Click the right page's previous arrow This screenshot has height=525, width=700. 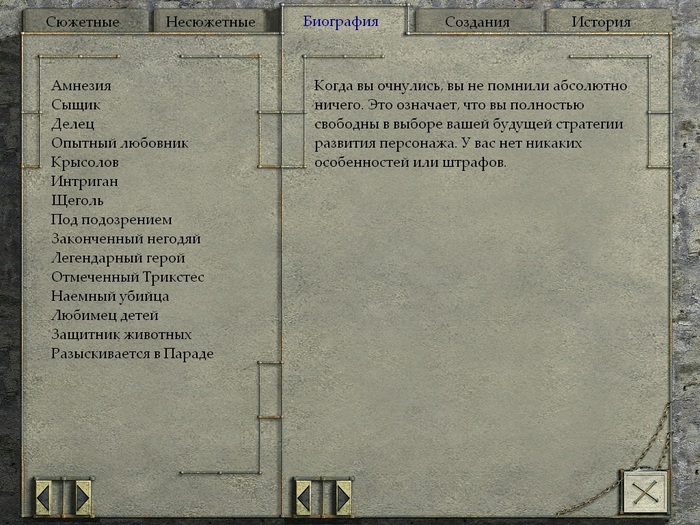303,494
